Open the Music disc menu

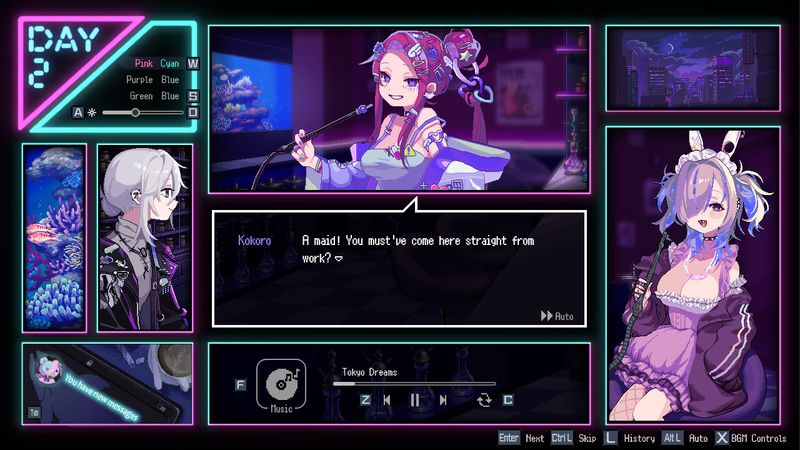tap(281, 384)
